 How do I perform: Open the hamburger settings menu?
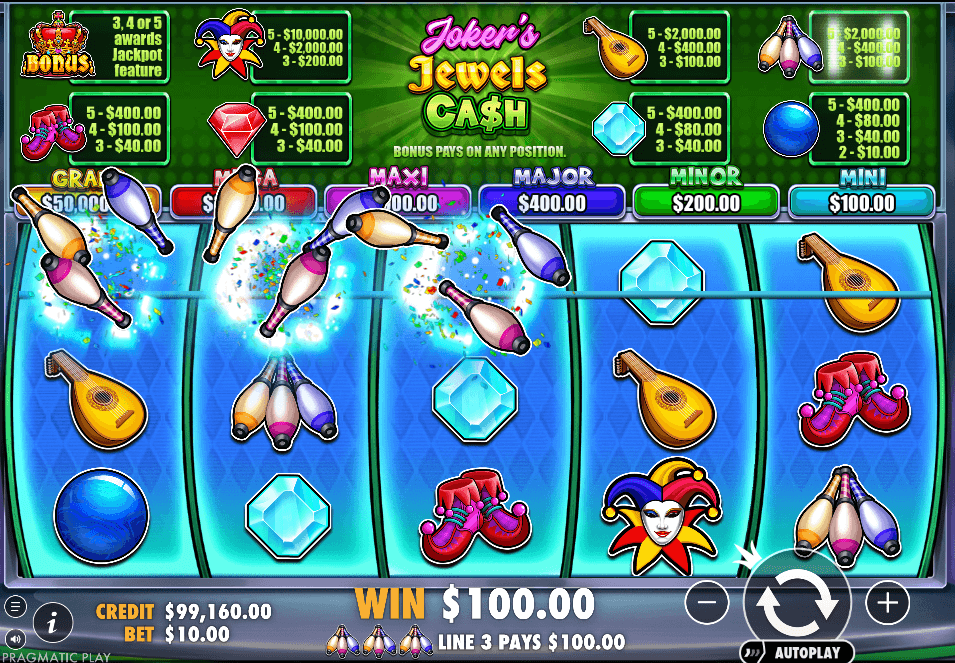(x=15, y=606)
